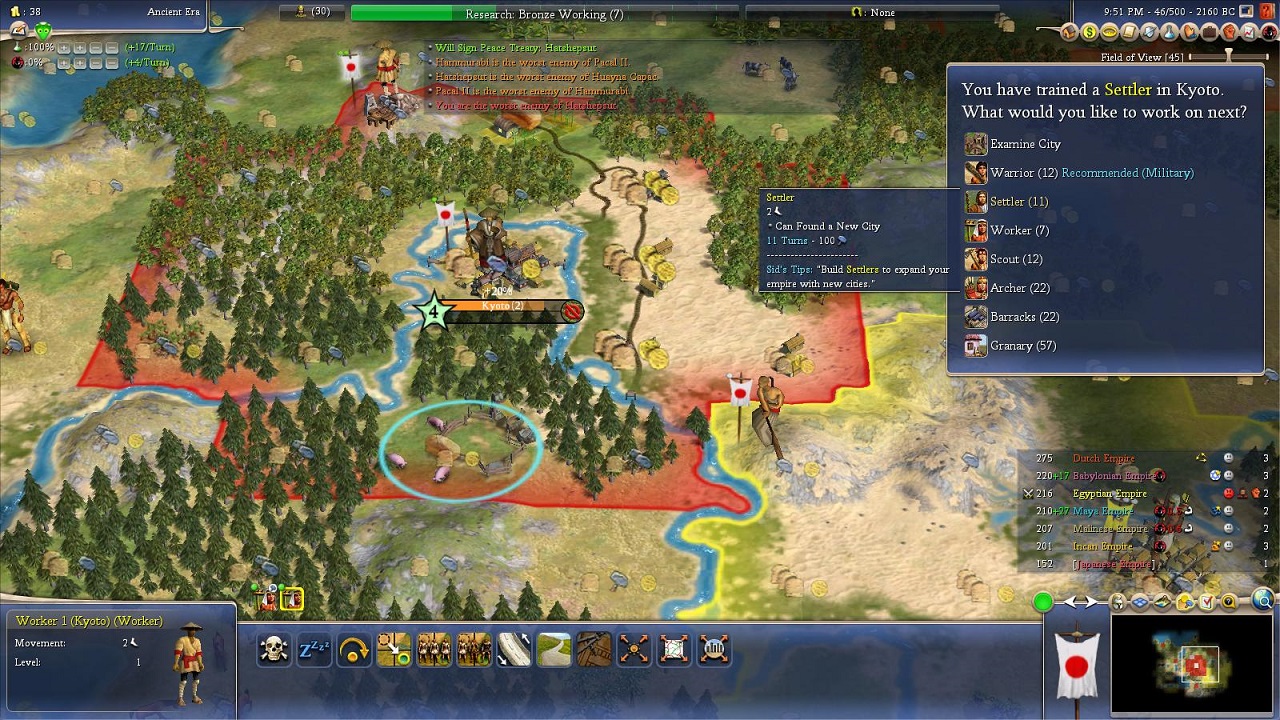The height and width of the screenshot is (720, 1280).
Task: Activate the build road action
Action: [554, 650]
